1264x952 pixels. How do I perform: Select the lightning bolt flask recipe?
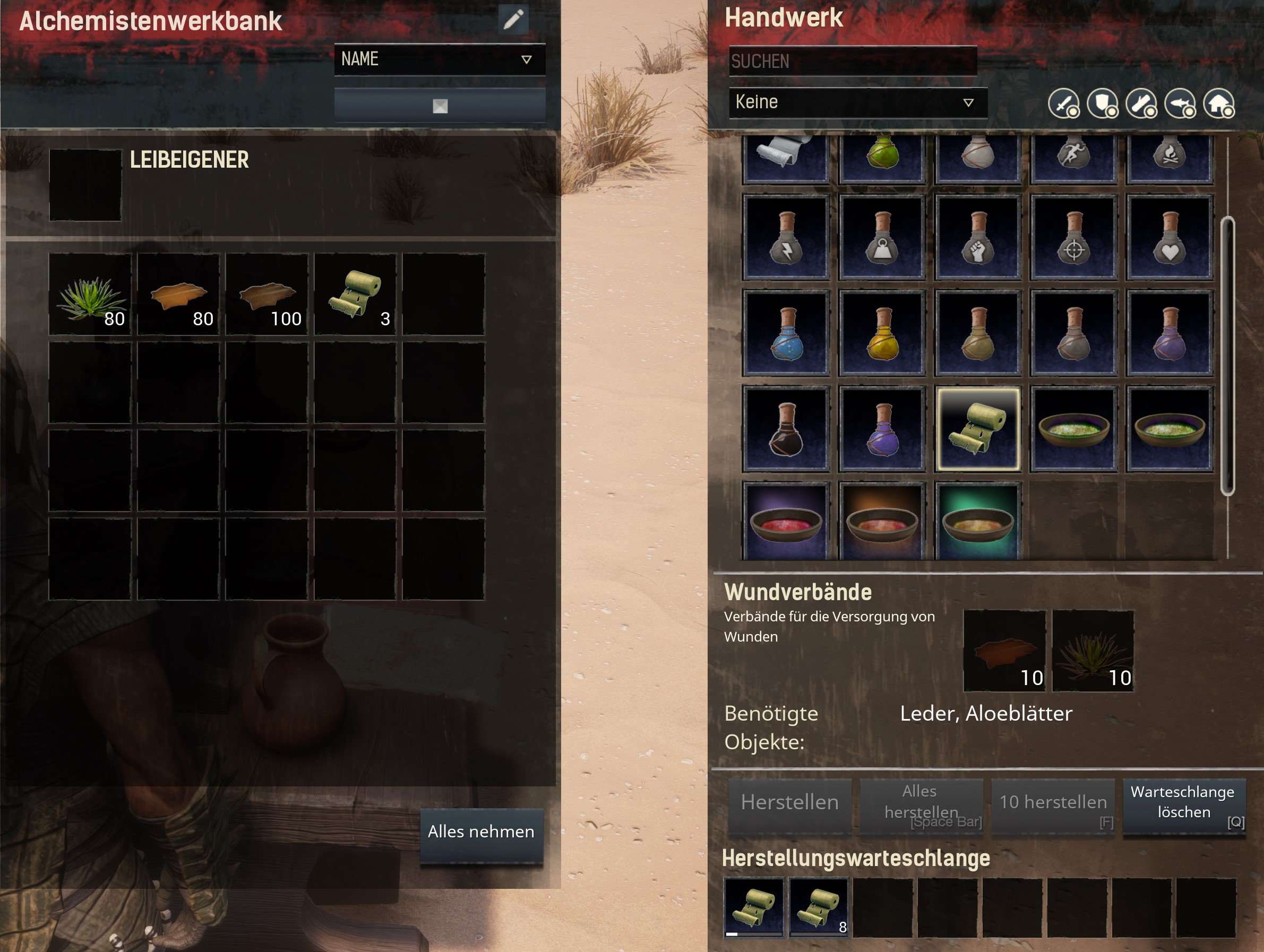(x=786, y=238)
